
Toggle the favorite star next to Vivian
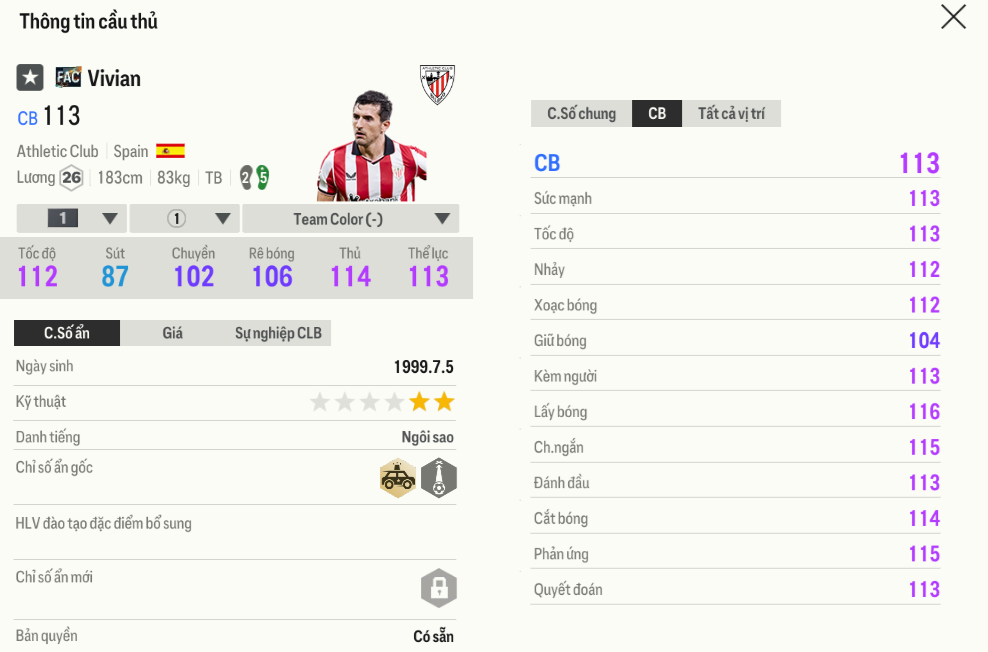click(30, 77)
